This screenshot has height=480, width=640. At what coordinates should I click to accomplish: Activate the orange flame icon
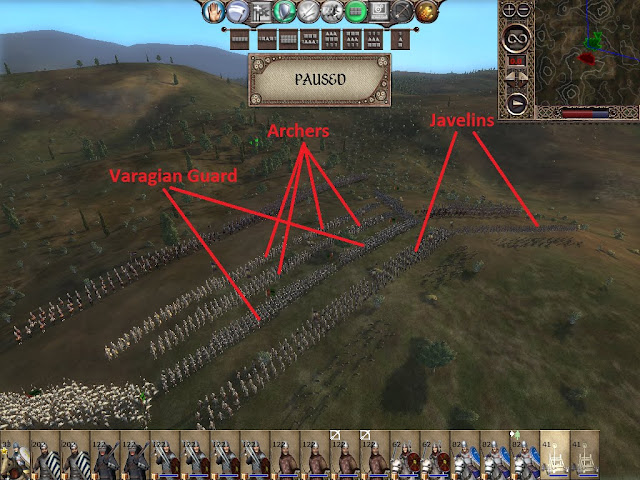[x=429, y=12]
